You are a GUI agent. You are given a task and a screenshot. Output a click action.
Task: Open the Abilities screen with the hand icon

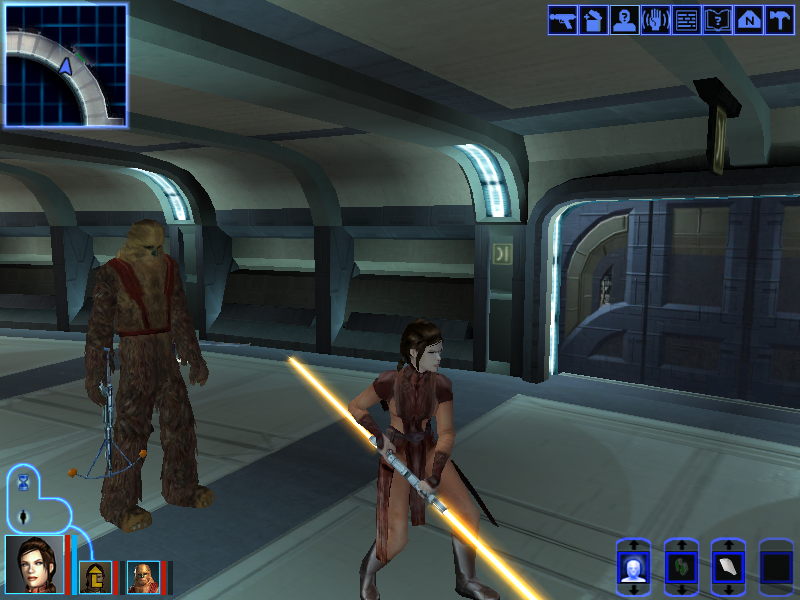(x=656, y=20)
